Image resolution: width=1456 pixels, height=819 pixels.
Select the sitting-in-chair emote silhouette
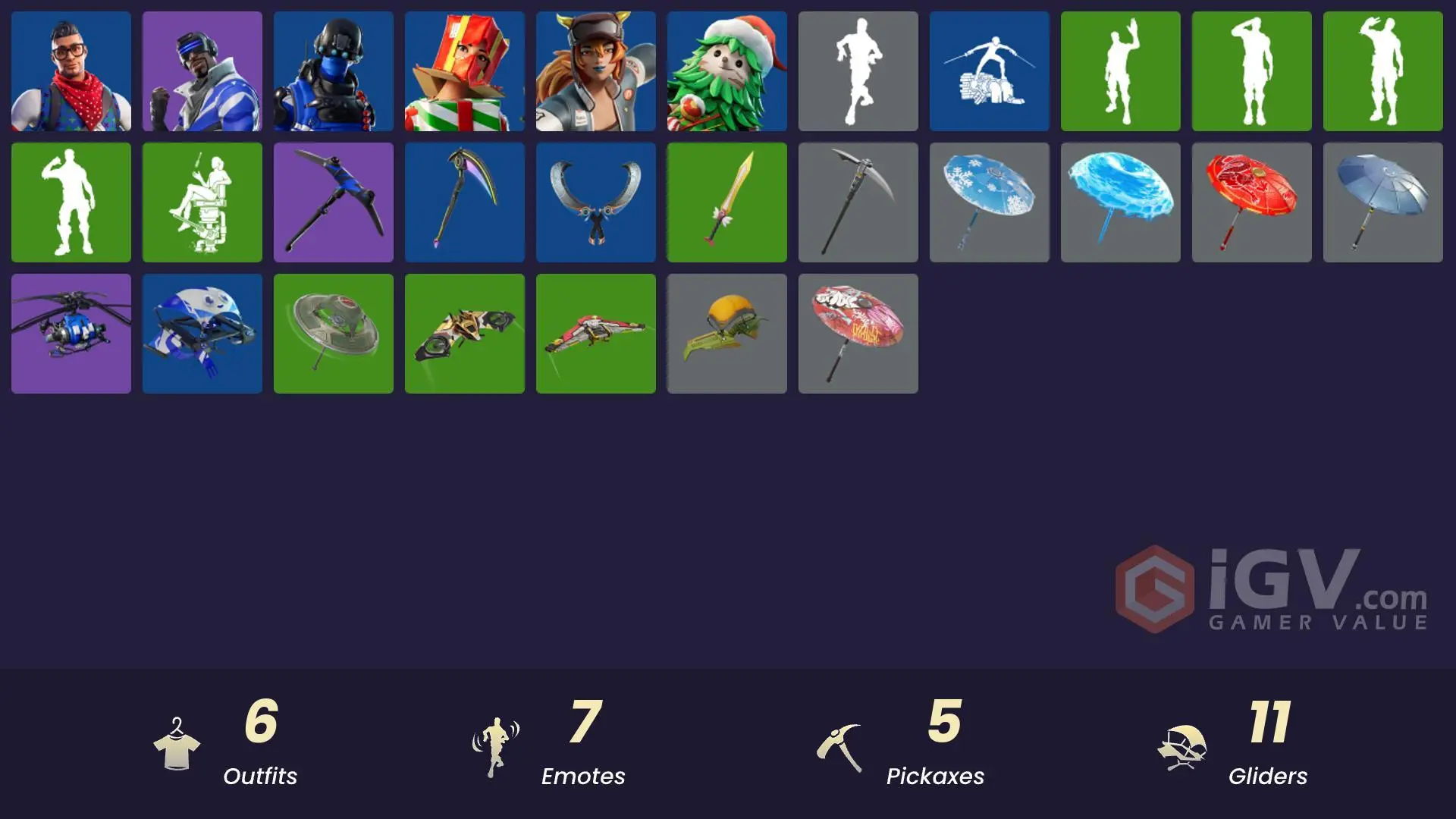point(202,202)
